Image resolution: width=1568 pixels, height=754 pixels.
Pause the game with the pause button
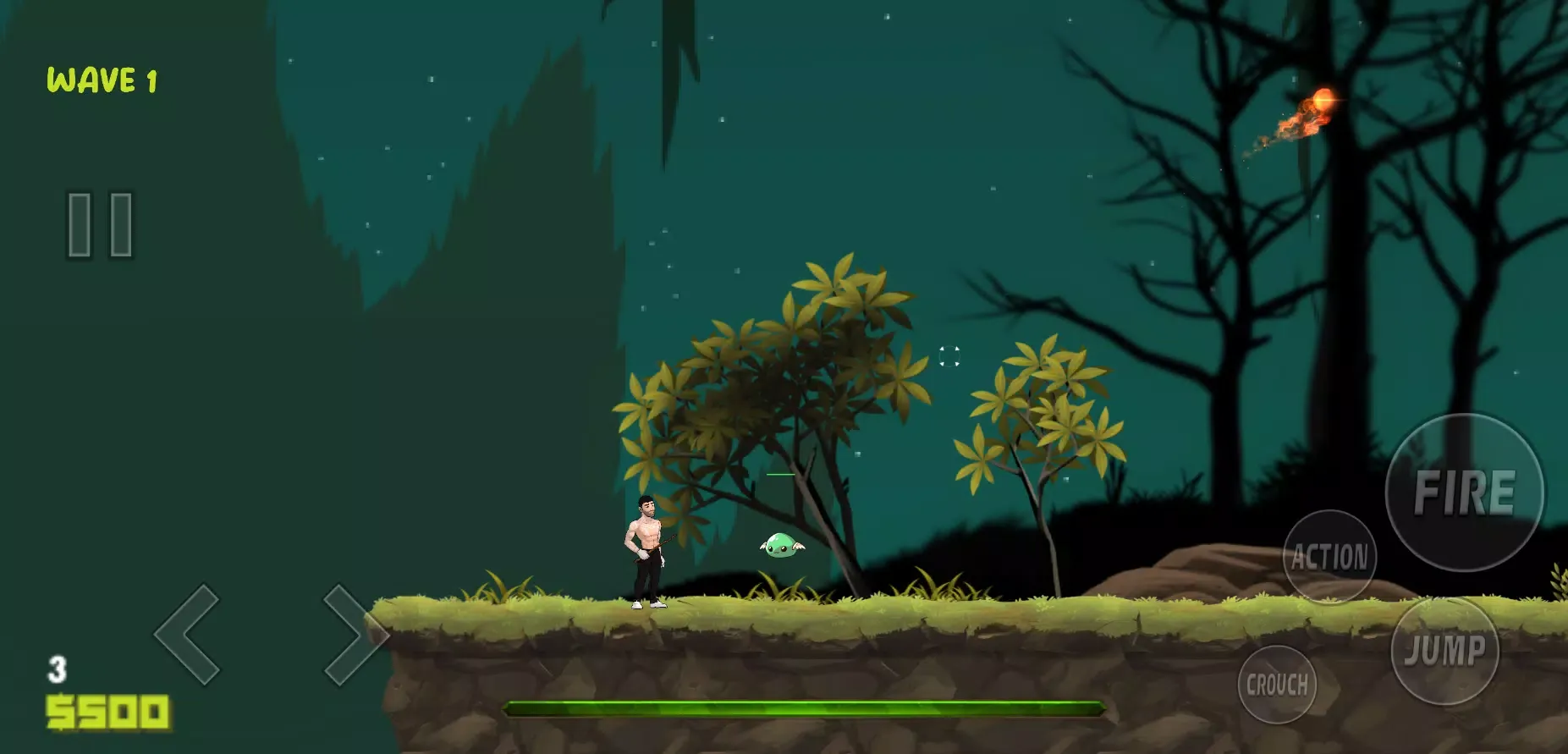tap(100, 224)
